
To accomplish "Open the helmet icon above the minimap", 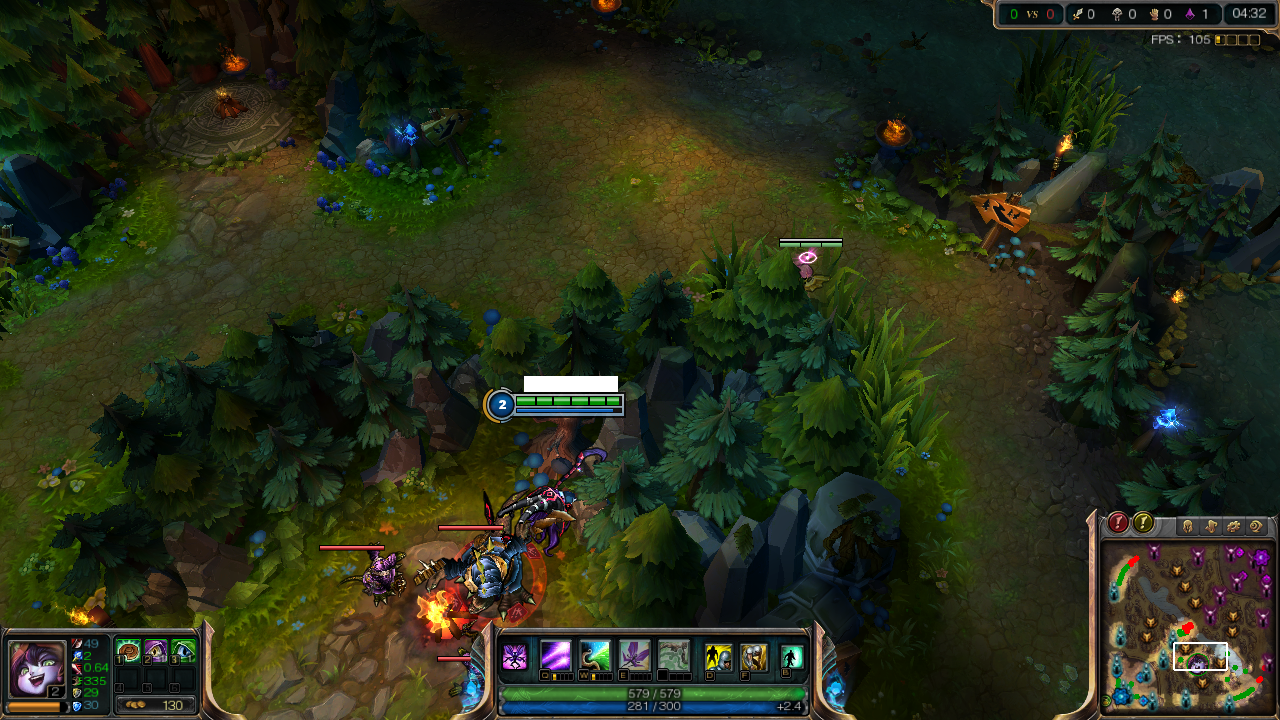I will (x=1188, y=525).
